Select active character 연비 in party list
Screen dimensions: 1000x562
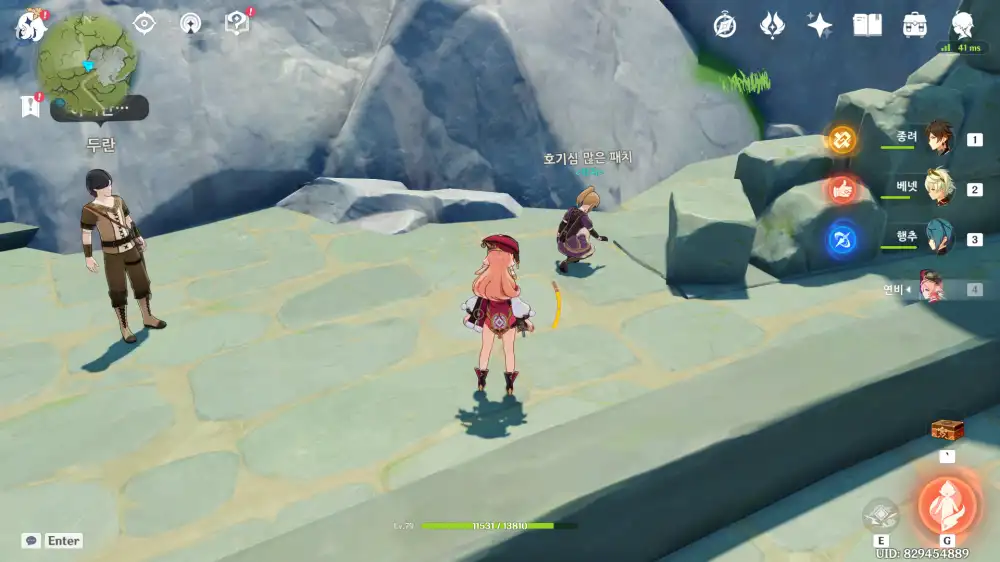[x=939, y=289]
